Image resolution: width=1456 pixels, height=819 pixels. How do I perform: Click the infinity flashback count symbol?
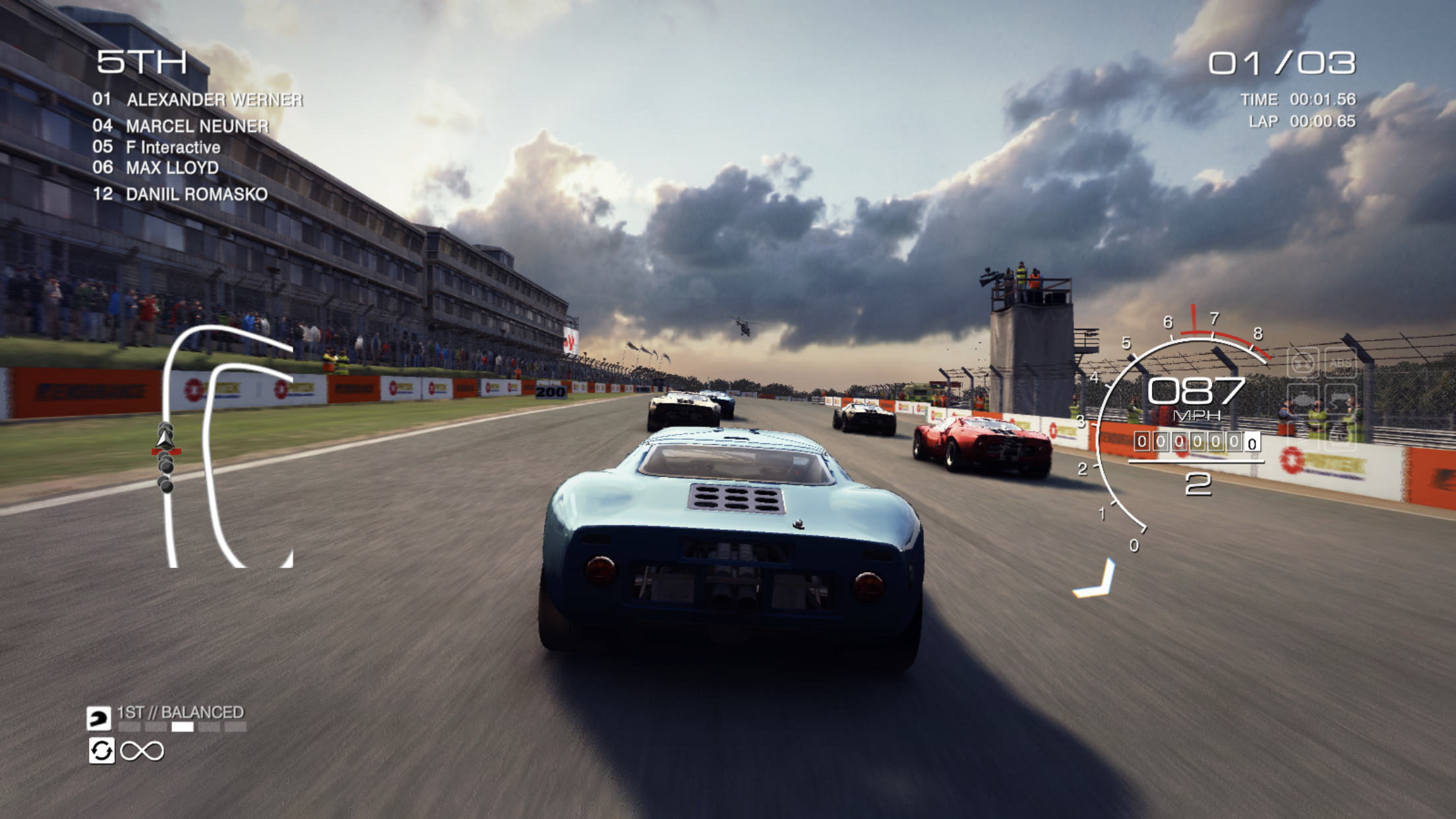142,751
